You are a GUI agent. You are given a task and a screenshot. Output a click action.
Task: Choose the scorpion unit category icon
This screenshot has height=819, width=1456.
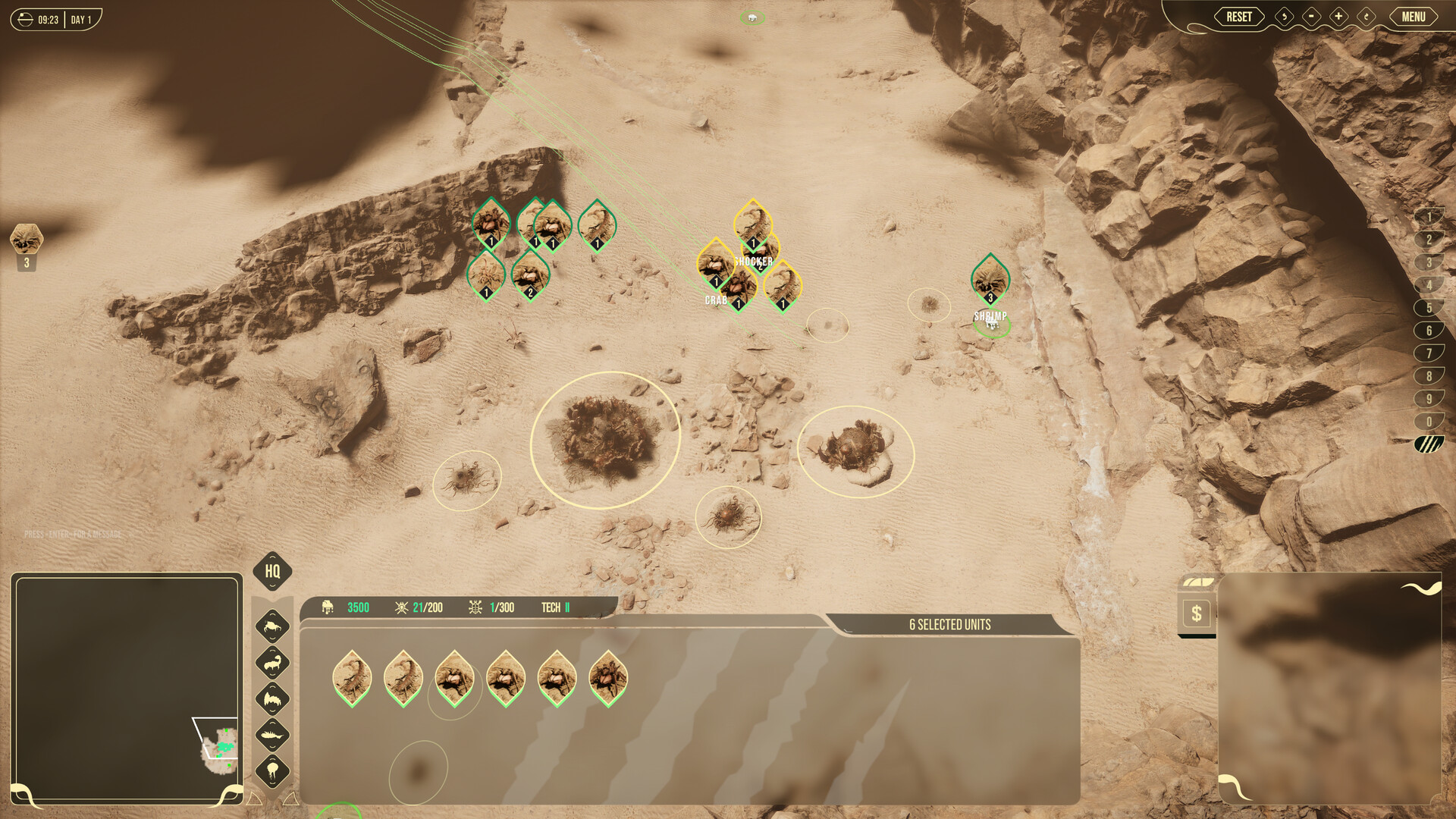coord(272,664)
